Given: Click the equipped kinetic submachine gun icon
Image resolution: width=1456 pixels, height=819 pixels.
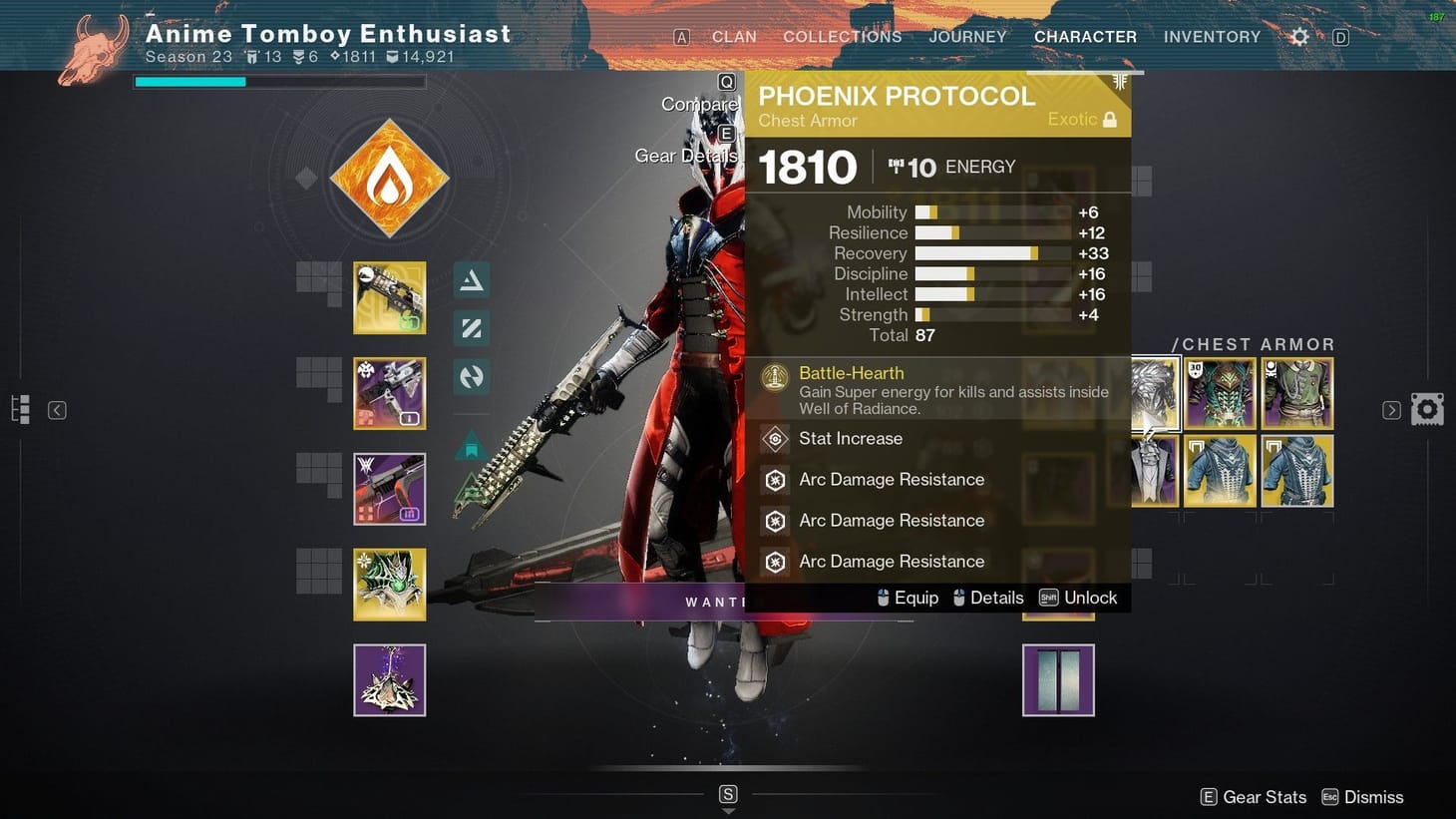Looking at the screenshot, I should (389, 297).
